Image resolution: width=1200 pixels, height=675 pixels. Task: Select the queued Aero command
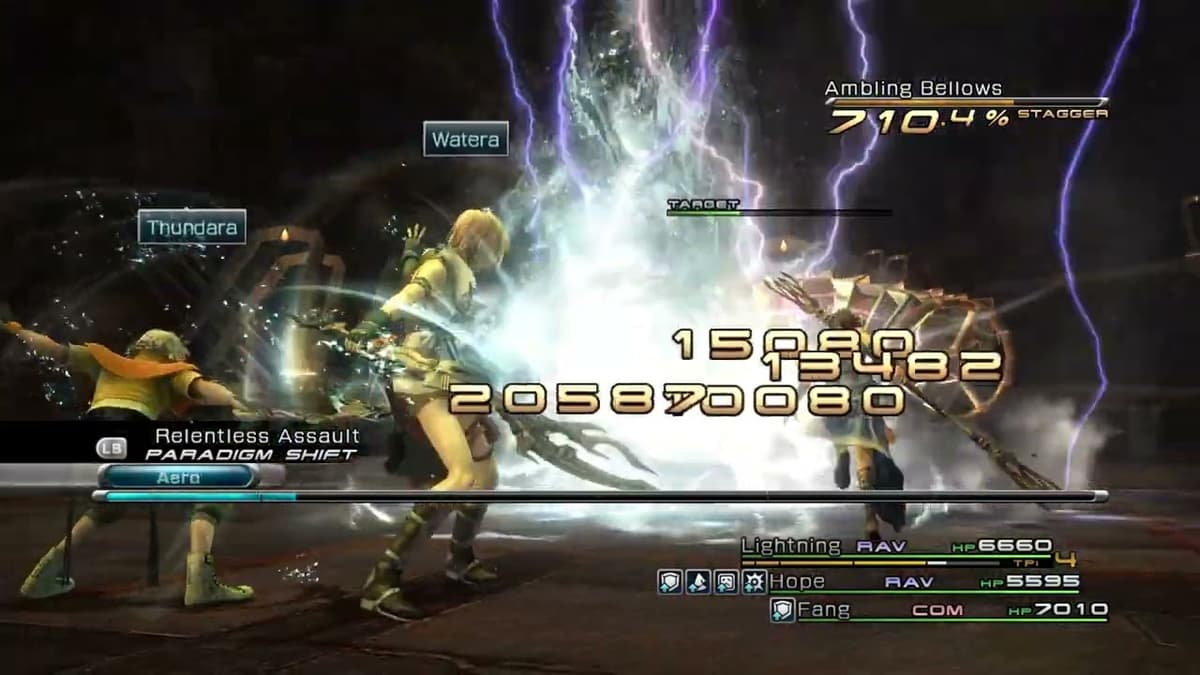[178, 478]
